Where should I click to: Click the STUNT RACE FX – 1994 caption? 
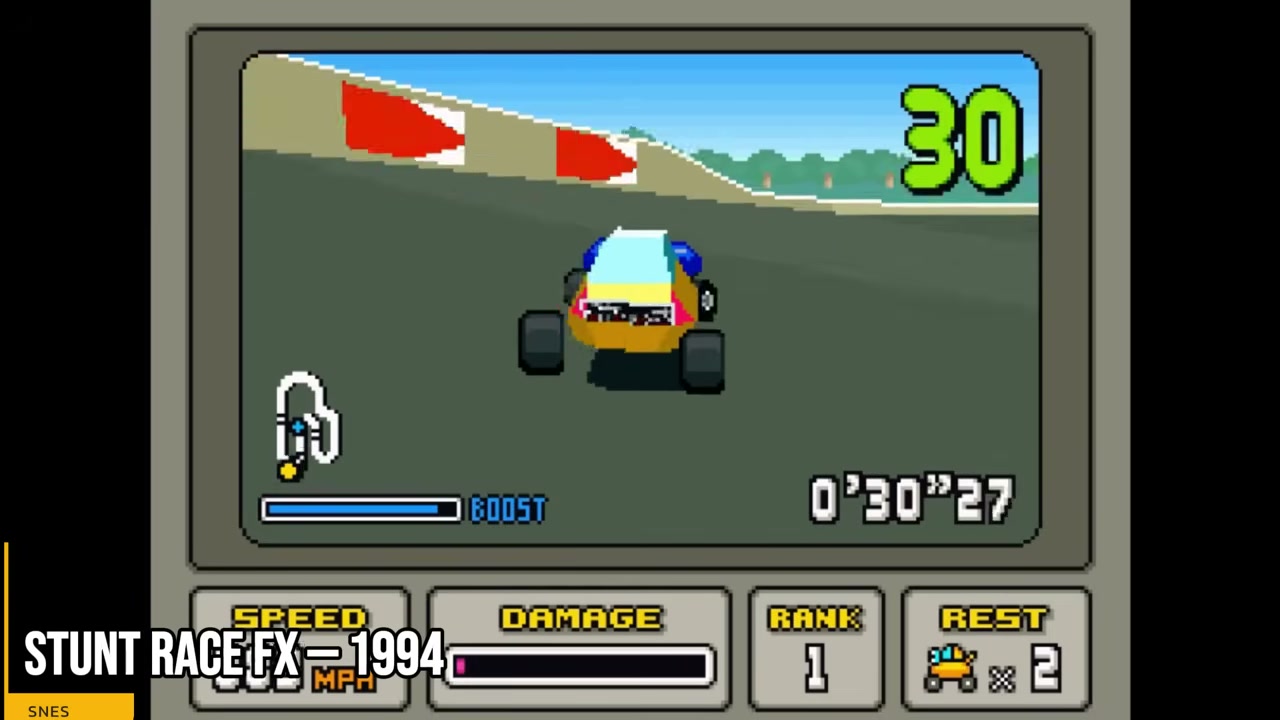click(x=235, y=655)
